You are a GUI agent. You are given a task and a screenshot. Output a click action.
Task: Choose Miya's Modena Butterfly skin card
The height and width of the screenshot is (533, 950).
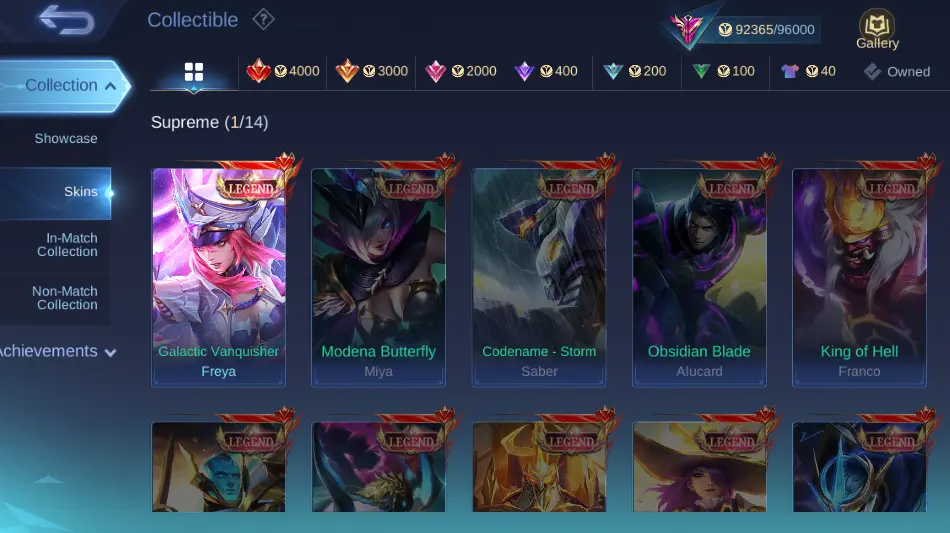click(x=378, y=277)
